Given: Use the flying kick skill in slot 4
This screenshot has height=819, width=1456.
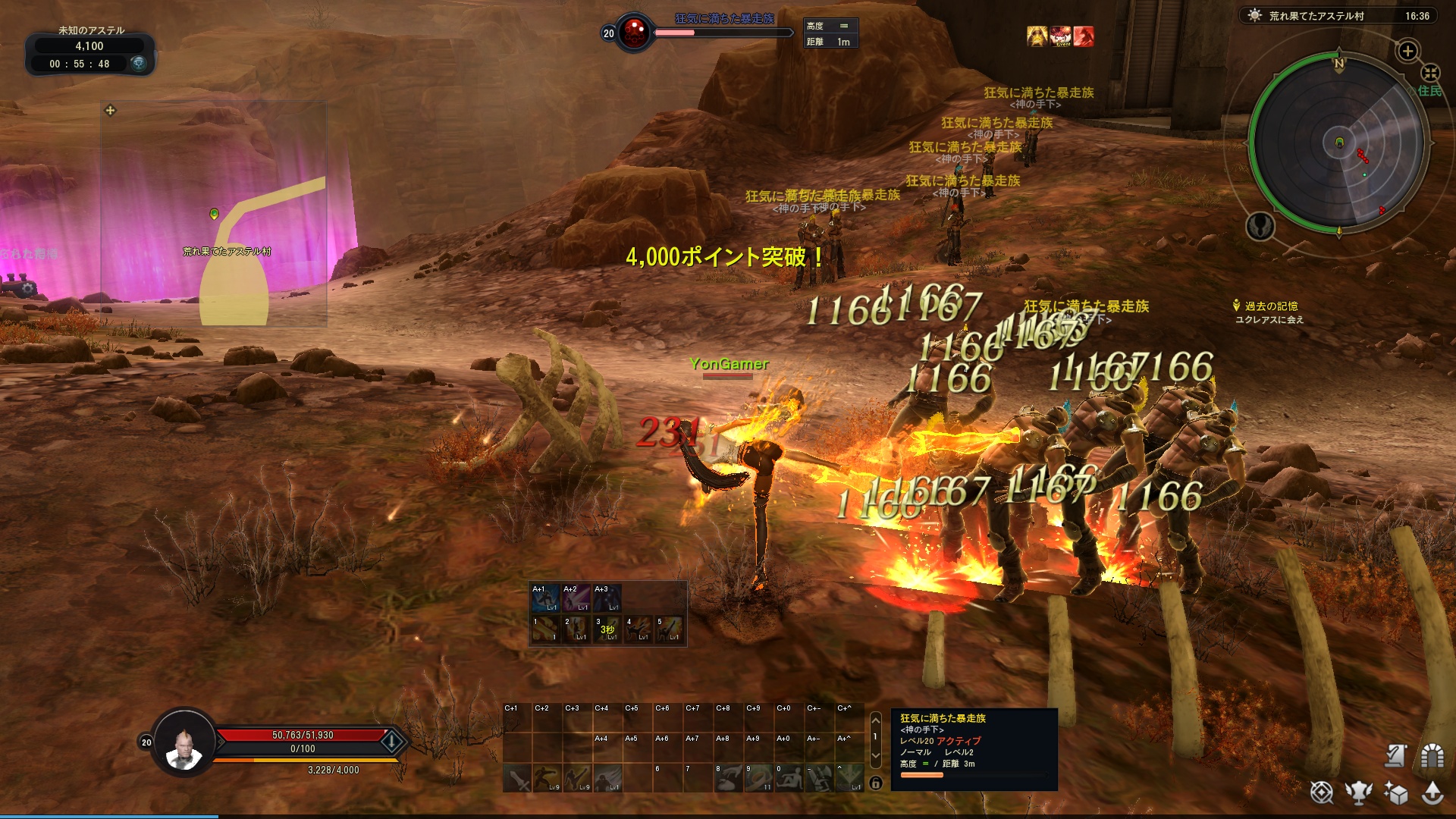Looking at the screenshot, I should pyautogui.click(x=639, y=629).
